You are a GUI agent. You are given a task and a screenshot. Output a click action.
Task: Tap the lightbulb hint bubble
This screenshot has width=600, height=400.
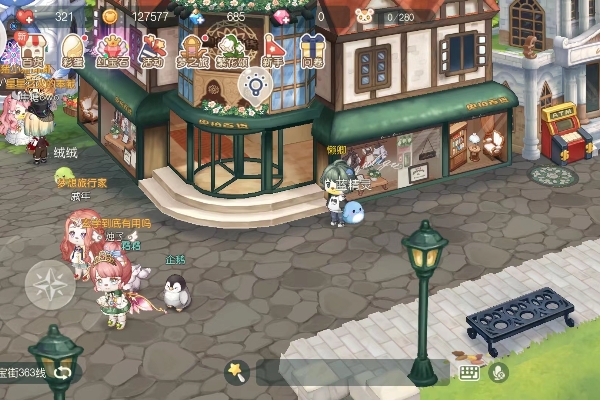(x=255, y=88)
